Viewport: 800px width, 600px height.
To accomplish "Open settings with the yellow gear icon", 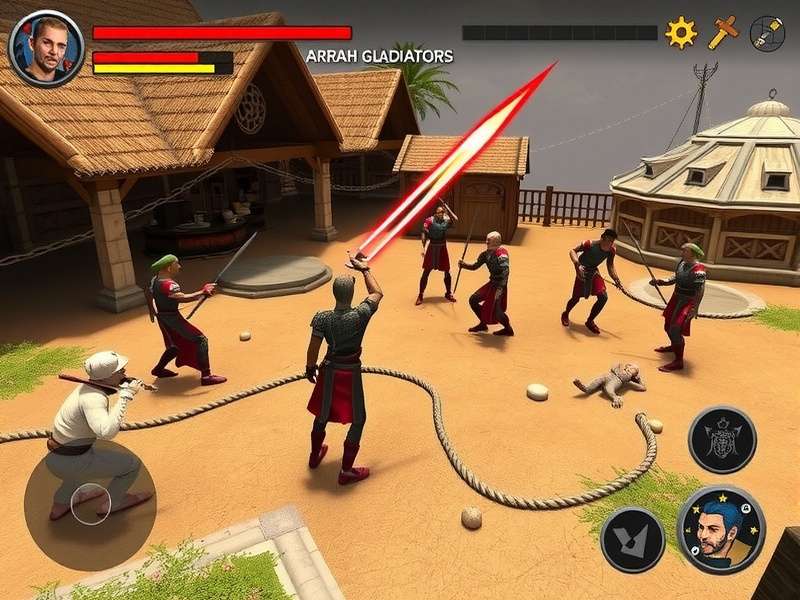I will click(x=681, y=33).
